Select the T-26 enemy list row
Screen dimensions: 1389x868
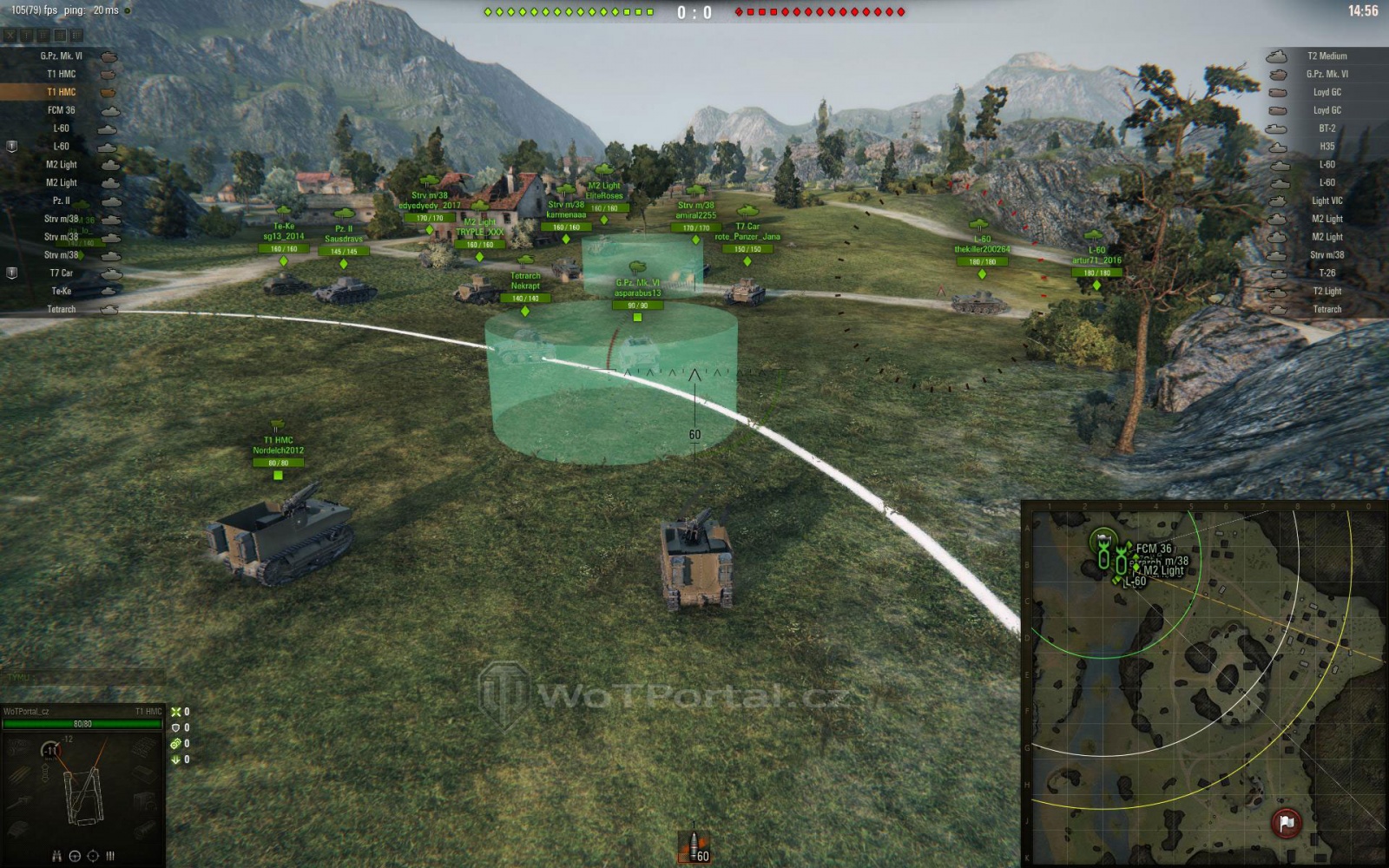(x=1326, y=273)
